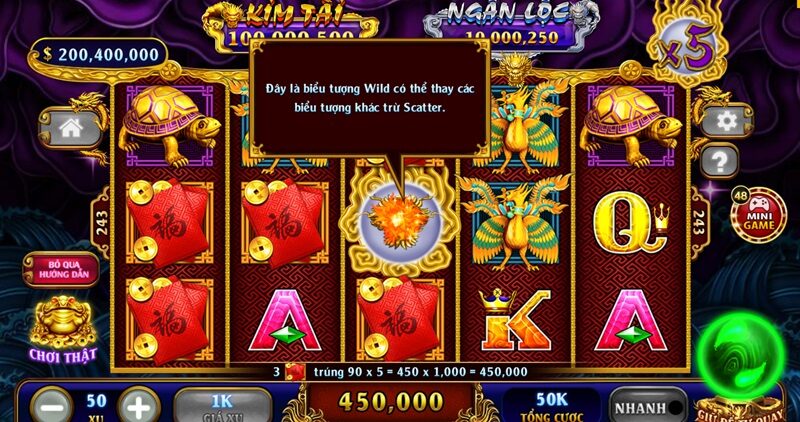The width and height of the screenshot is (800, 422).
Task: Open the question mark help
Action: click(x=718, y=160)
